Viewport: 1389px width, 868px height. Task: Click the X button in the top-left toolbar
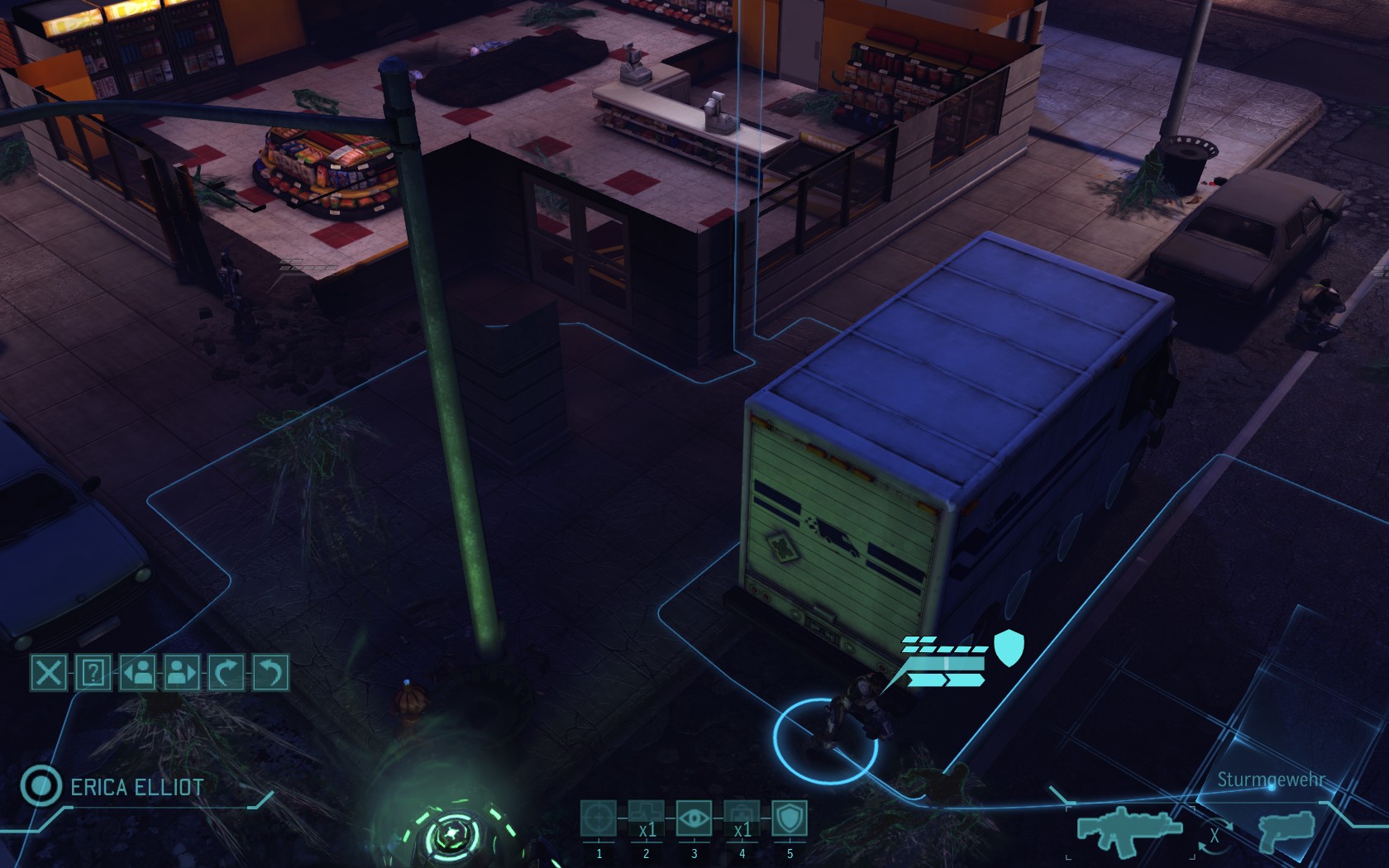click(49, 673)
